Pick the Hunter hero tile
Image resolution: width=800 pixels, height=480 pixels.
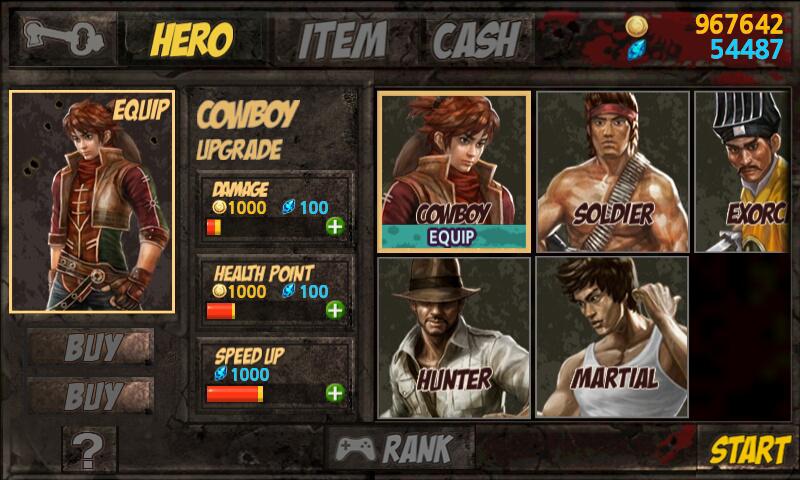[x=454, y=337]
